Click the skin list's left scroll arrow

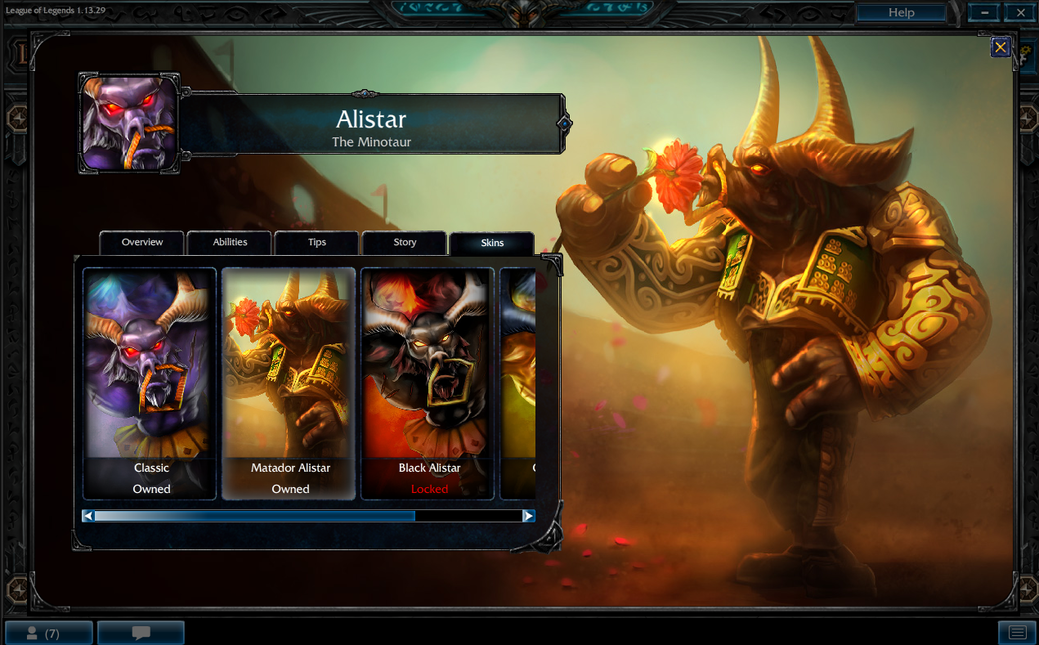tap(89, 516)
